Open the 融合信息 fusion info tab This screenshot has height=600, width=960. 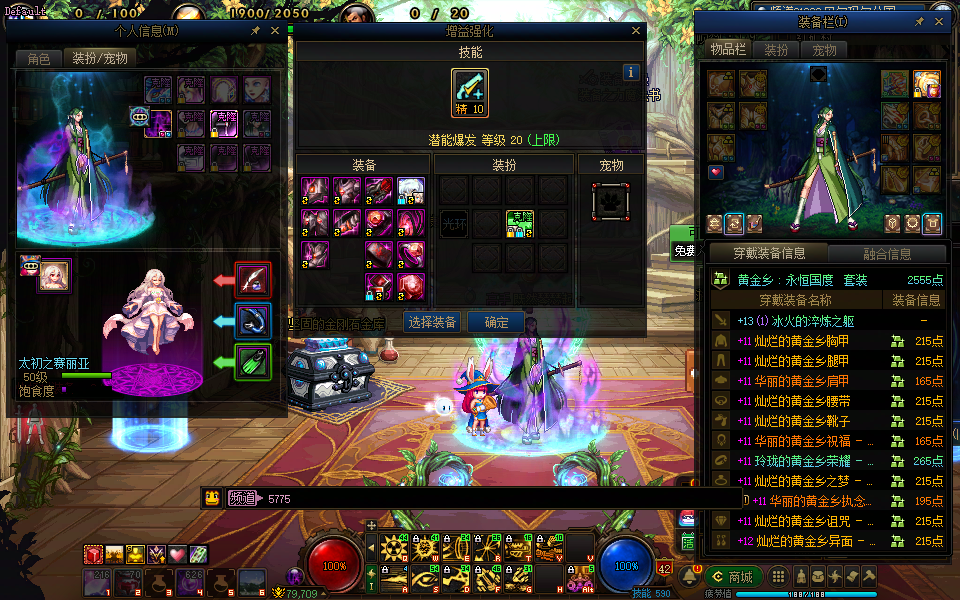(886, 254)
